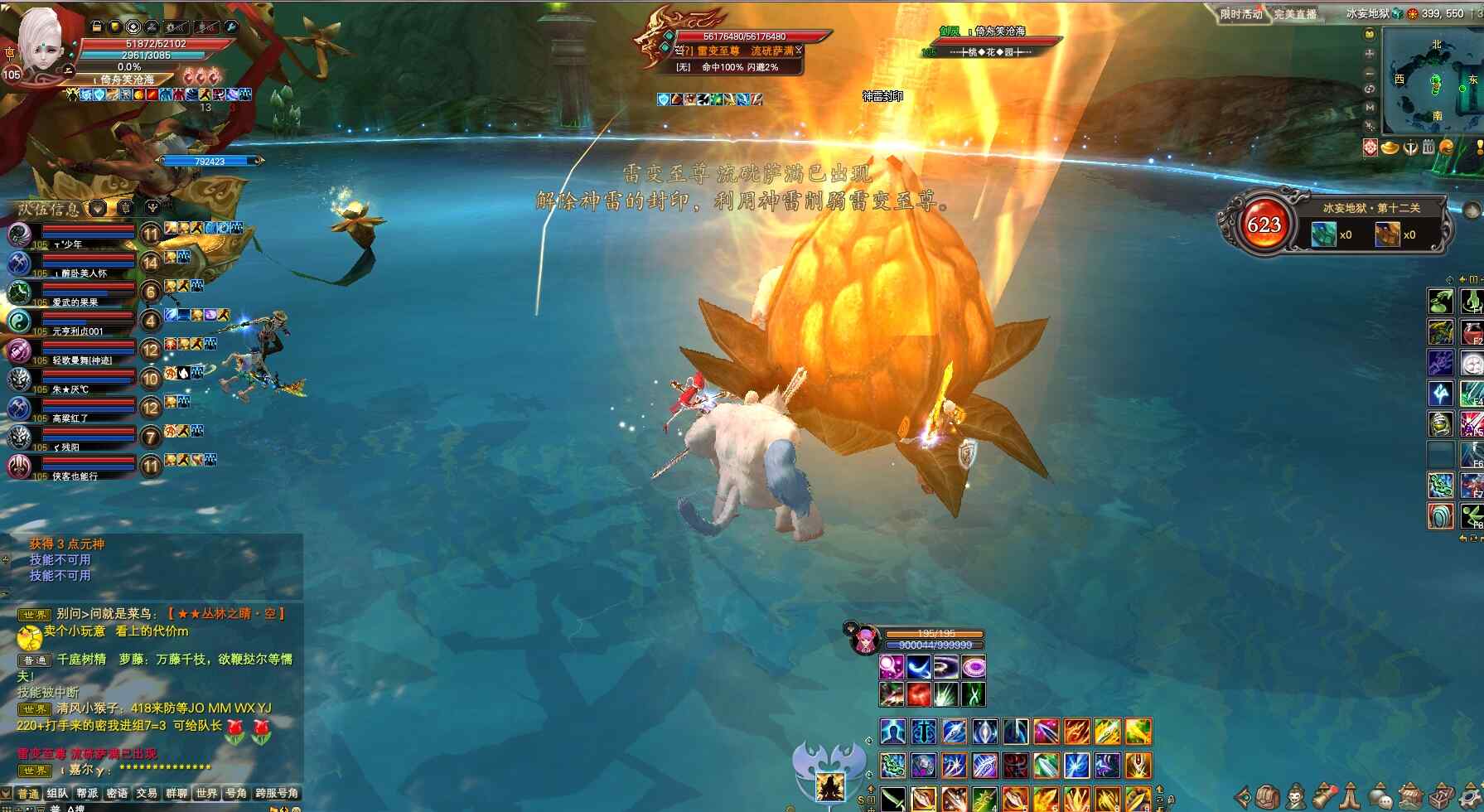Open the 完美直播 livestream button
The width and height of the screenshot is (1484, 812).
click(1295, 14)
